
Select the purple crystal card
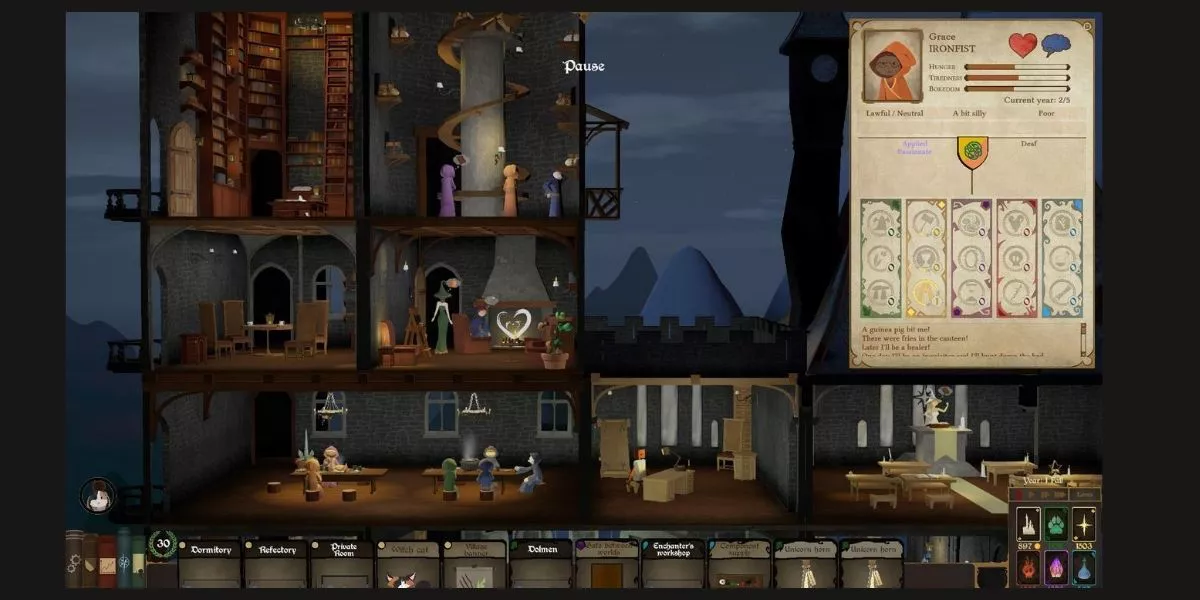click(x=1055, y=569)
